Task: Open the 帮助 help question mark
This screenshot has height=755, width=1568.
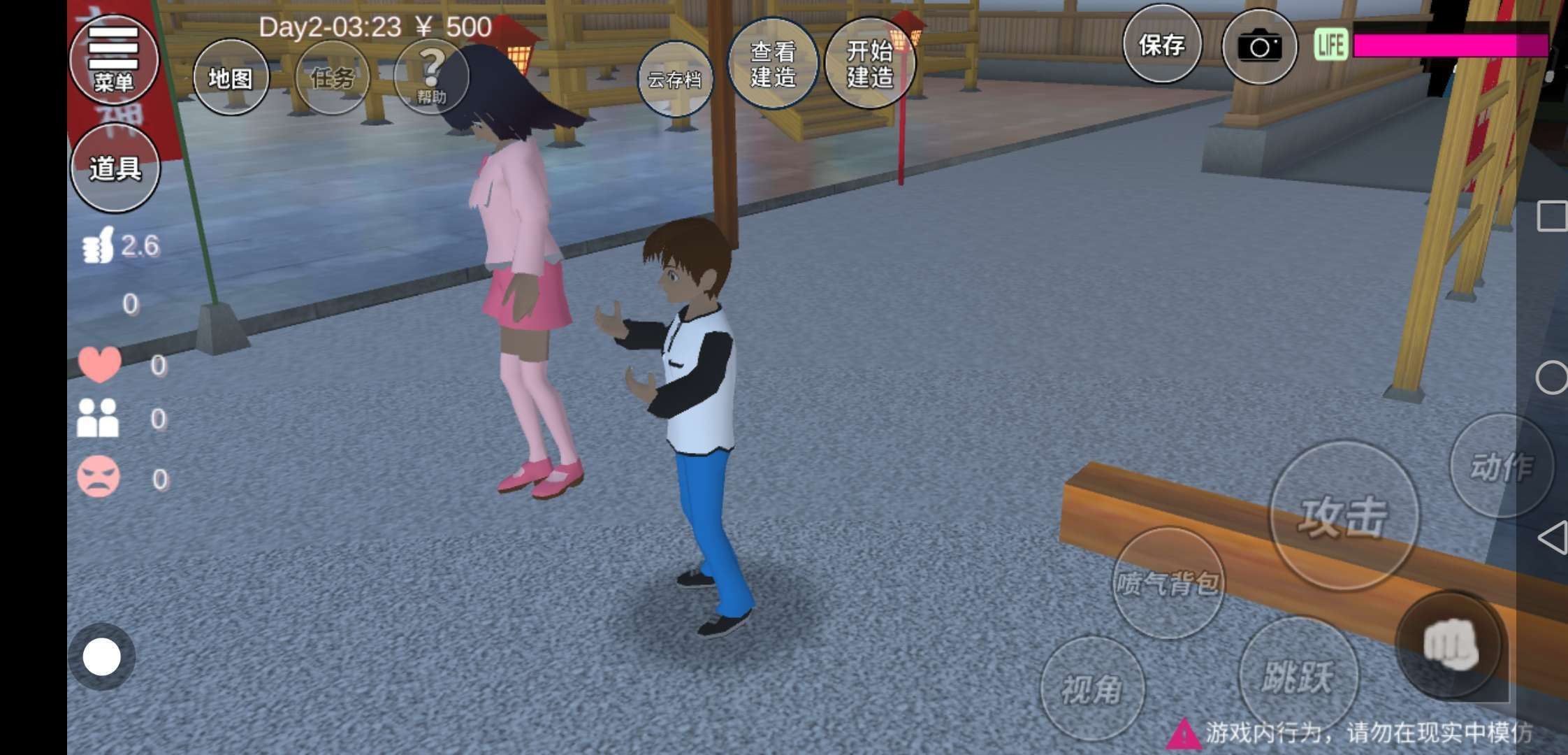Action: tap(431, 75)
